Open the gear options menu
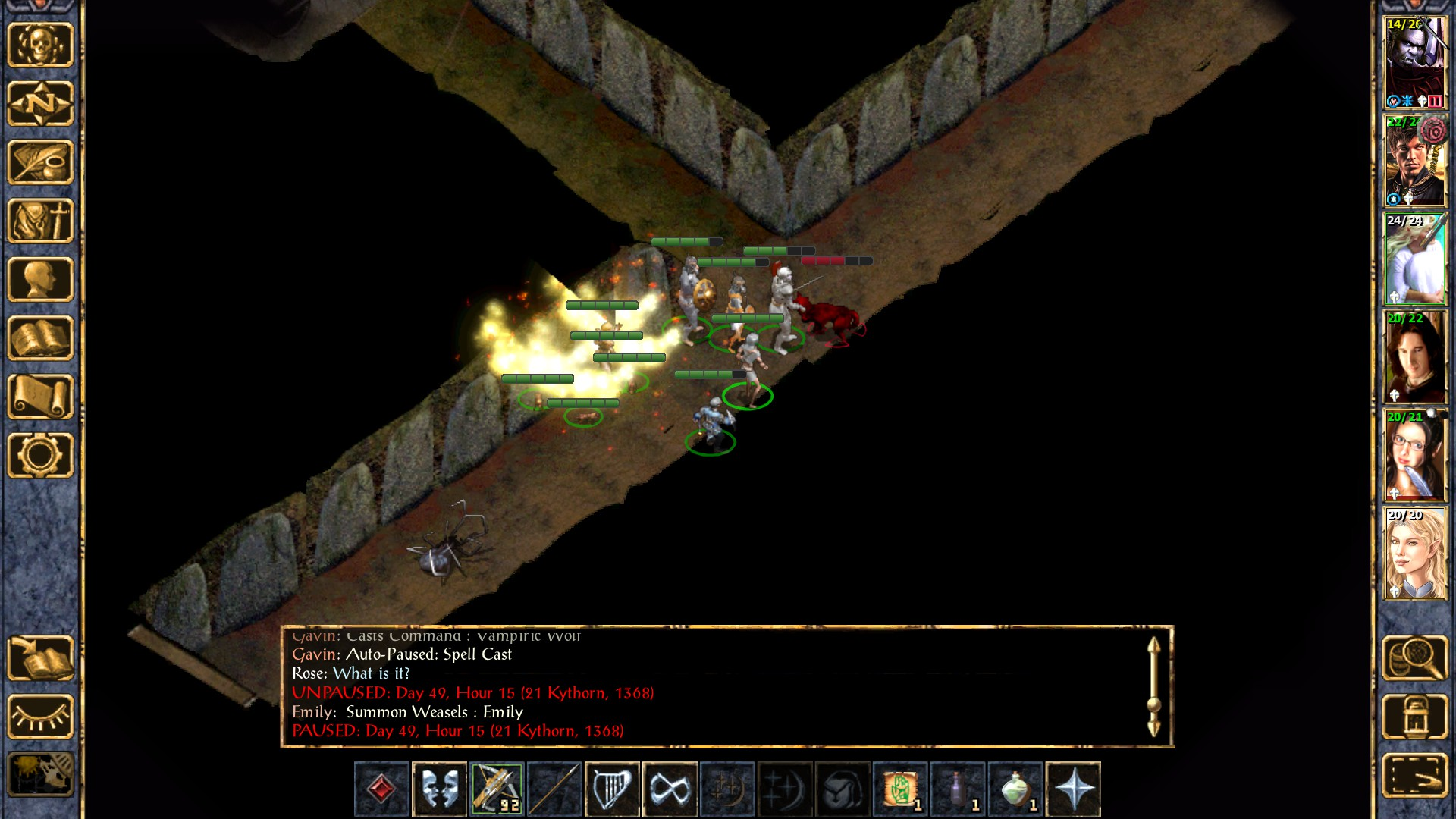This screenshot has height=819, width=1456. [x=40, y=455]
